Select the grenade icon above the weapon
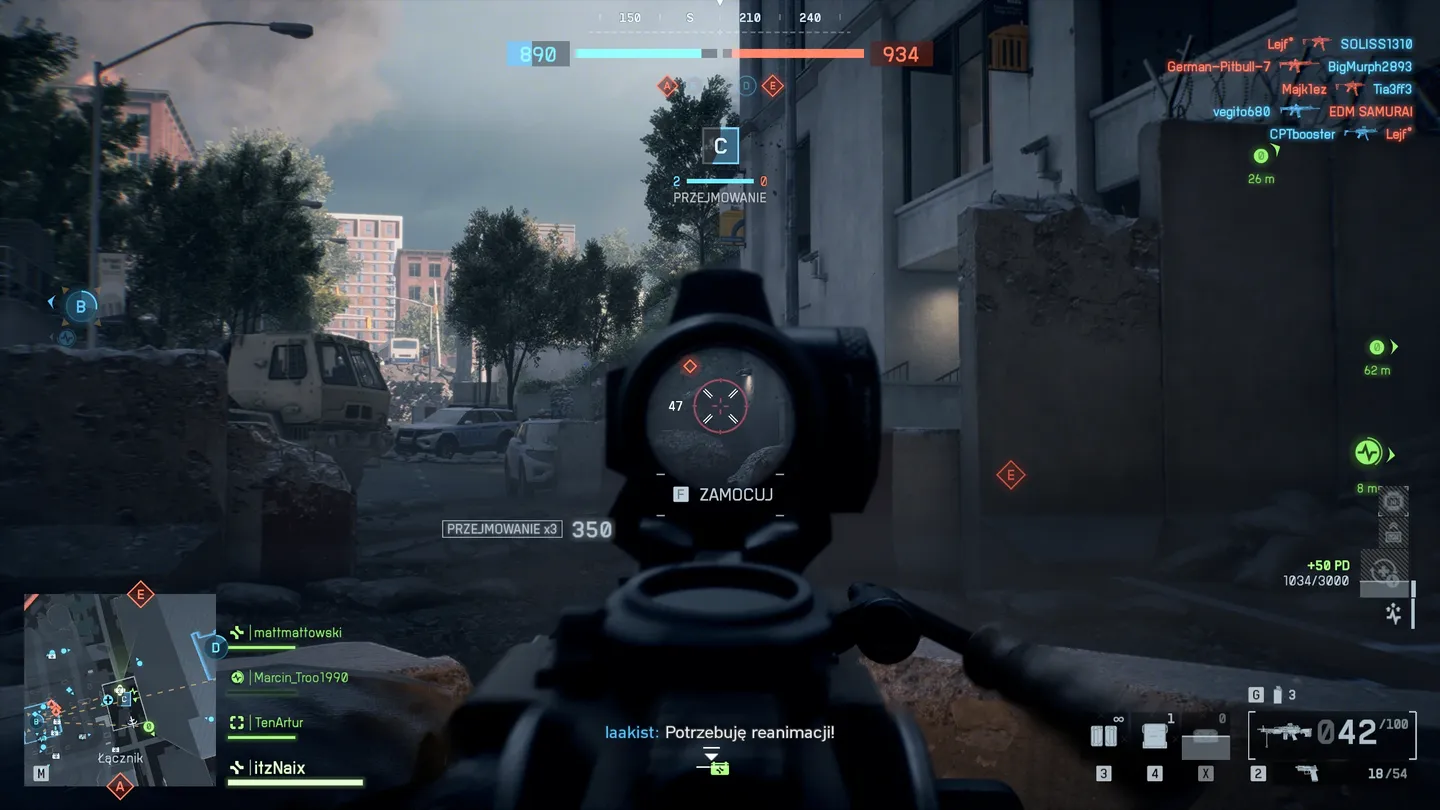The width and height of the screenshot is (1440, 810). tap(1275, 695)
